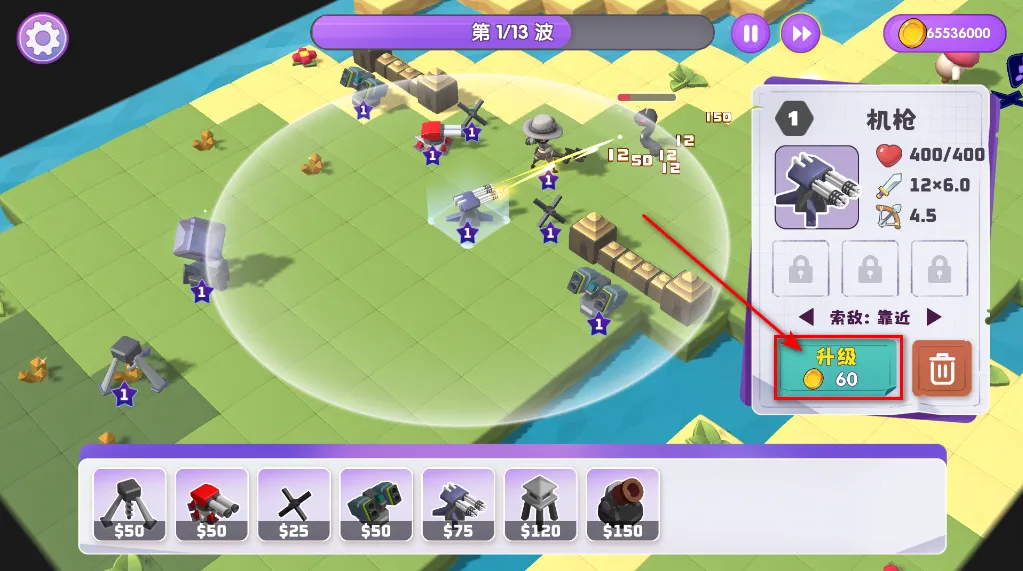Select the $120 gray watchtower
1023x571 pixels.
540,505
